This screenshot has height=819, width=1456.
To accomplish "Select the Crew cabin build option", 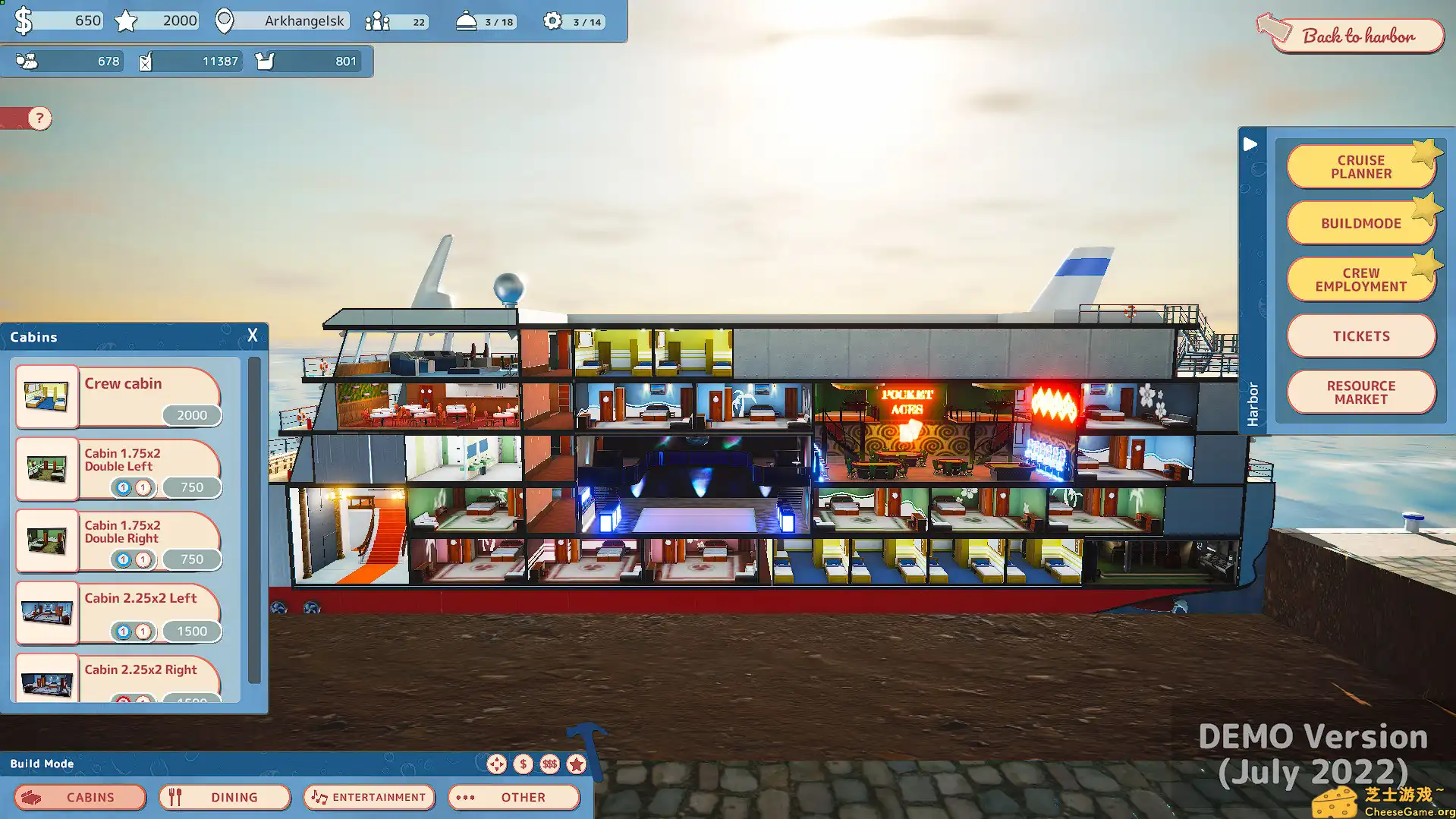I will pyautogui.click(x=121, y=396).
